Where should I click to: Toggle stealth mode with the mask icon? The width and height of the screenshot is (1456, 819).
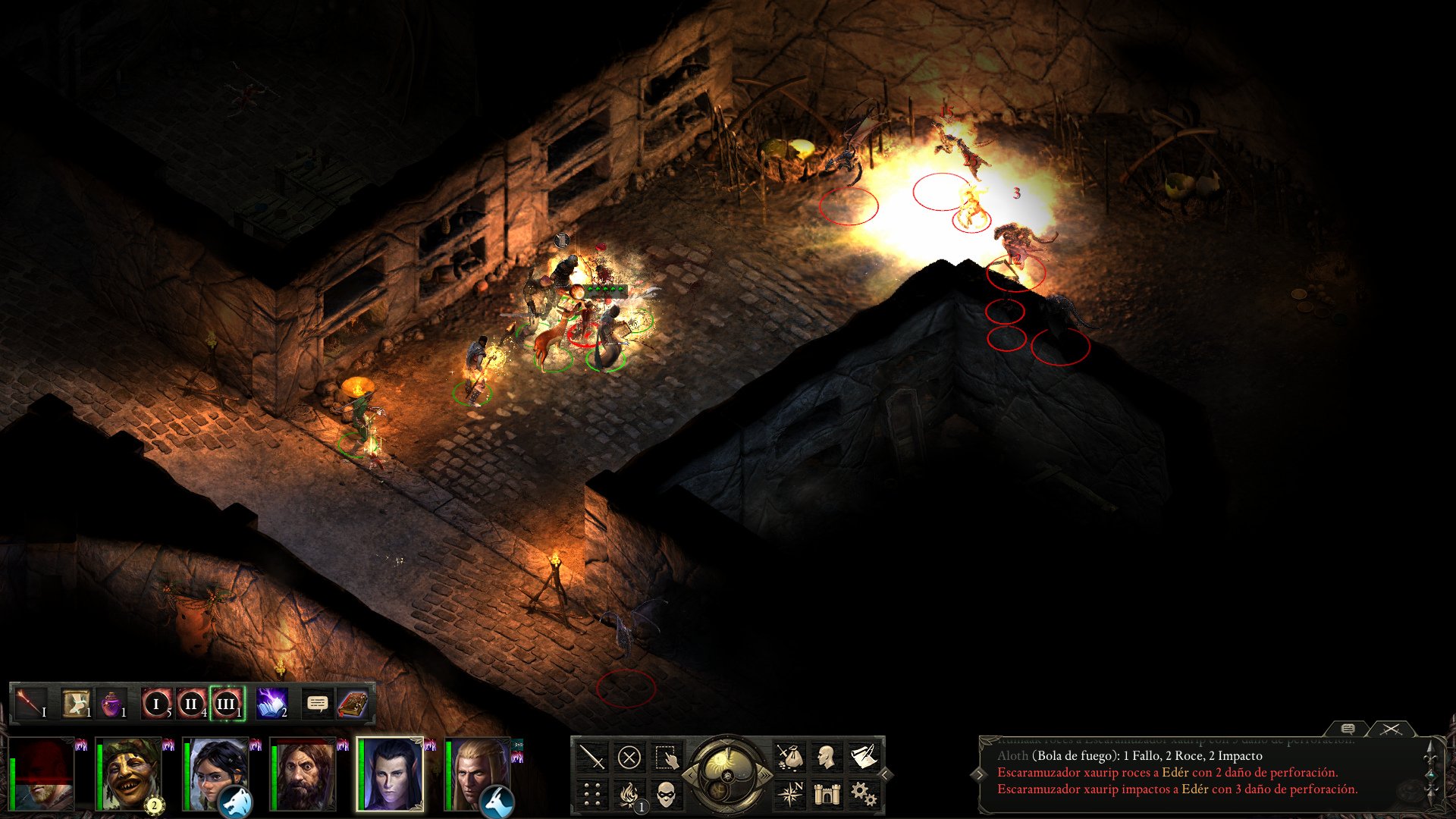pos(666,794)
